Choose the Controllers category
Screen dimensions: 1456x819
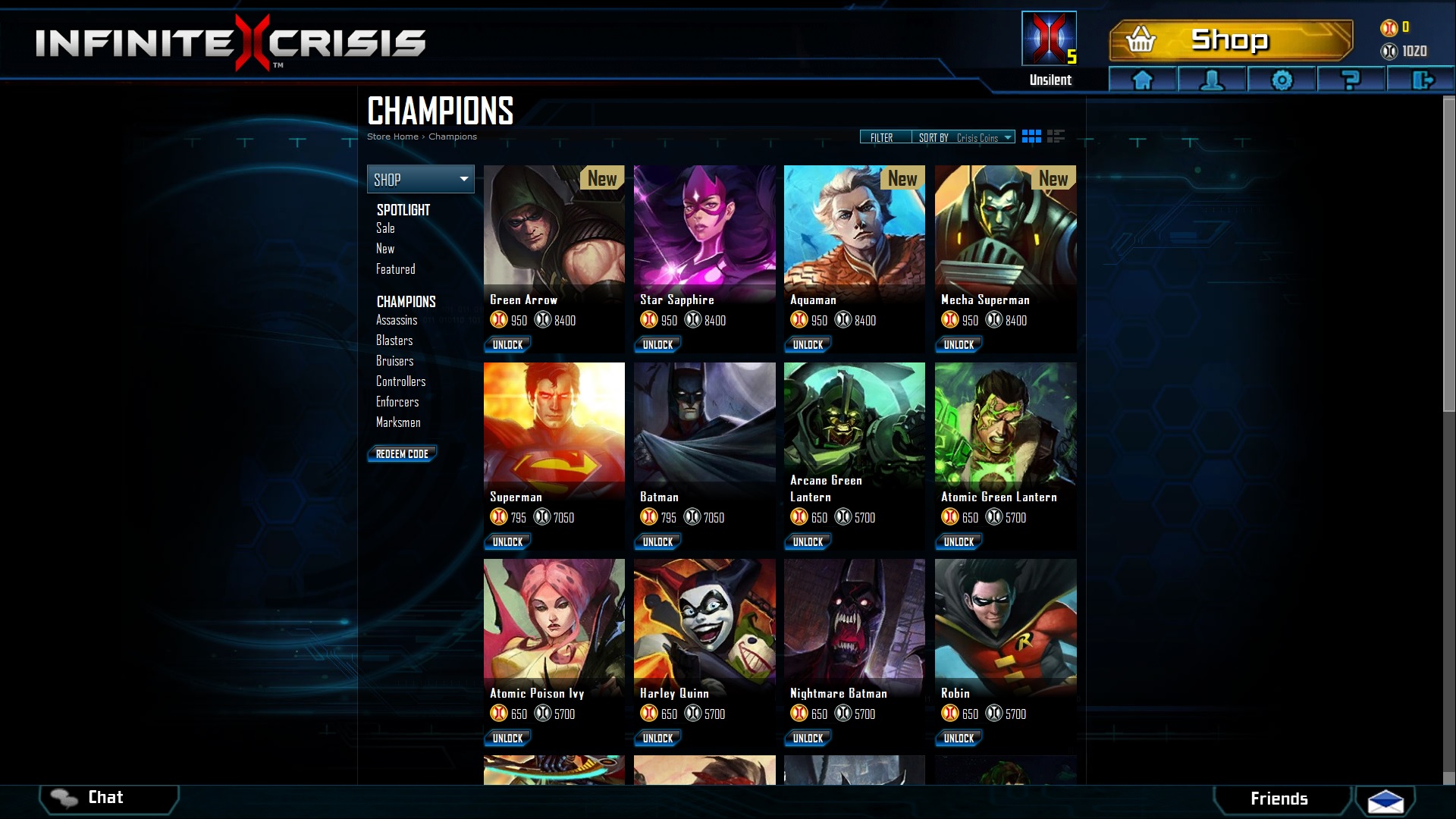tap(400, 381)
